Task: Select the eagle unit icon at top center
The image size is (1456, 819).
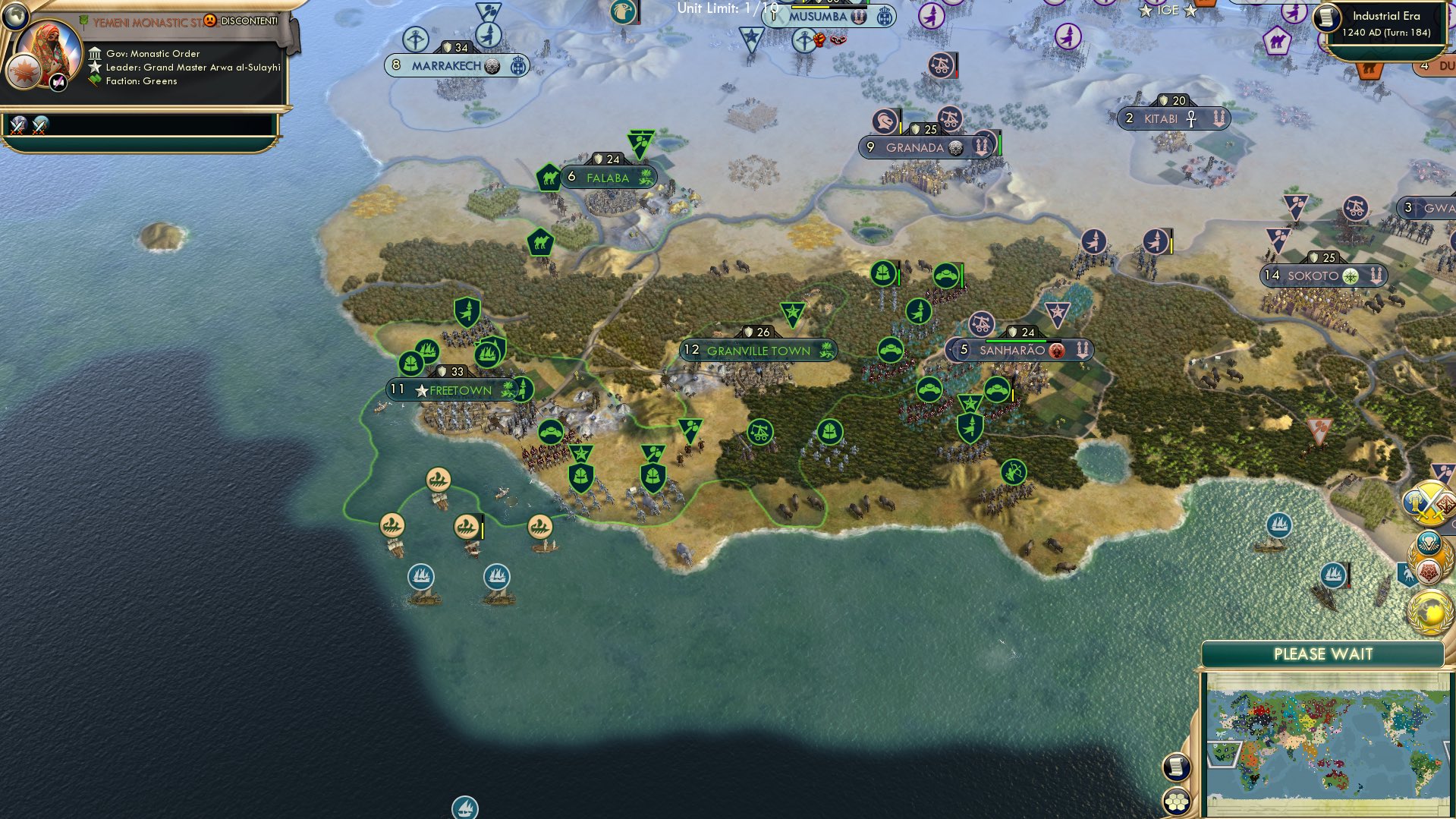Action: (624, 11)
